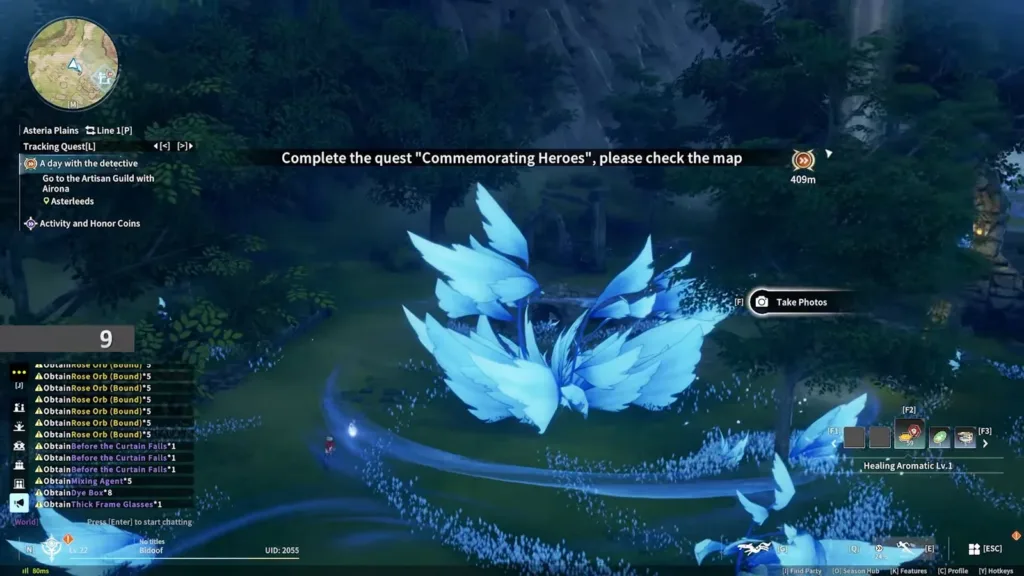Select the green leaf item slot
This screenshot has height=576, width=1024.
[x=939, y=437]
